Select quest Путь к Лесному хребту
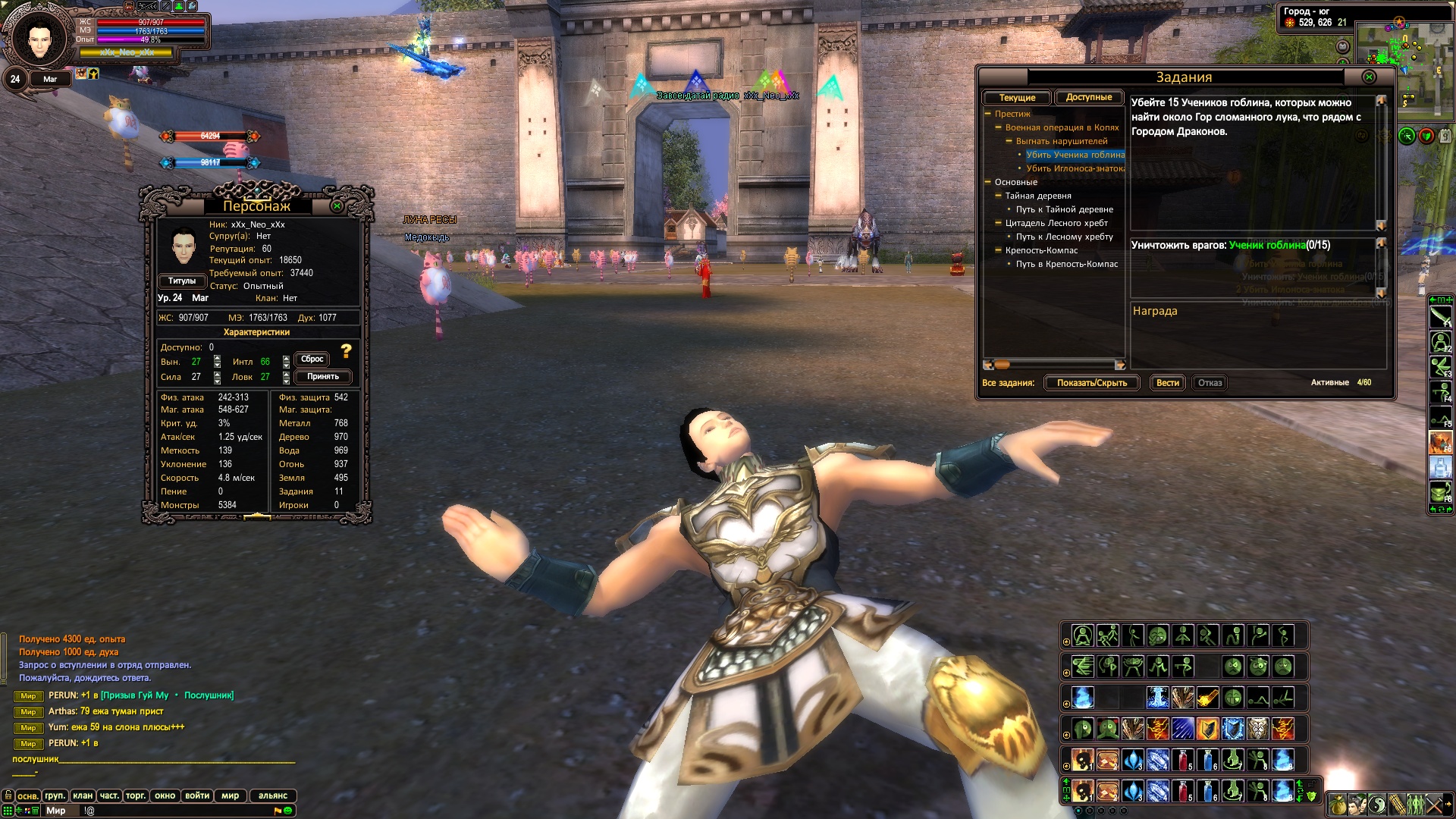 coord(1064,237)
